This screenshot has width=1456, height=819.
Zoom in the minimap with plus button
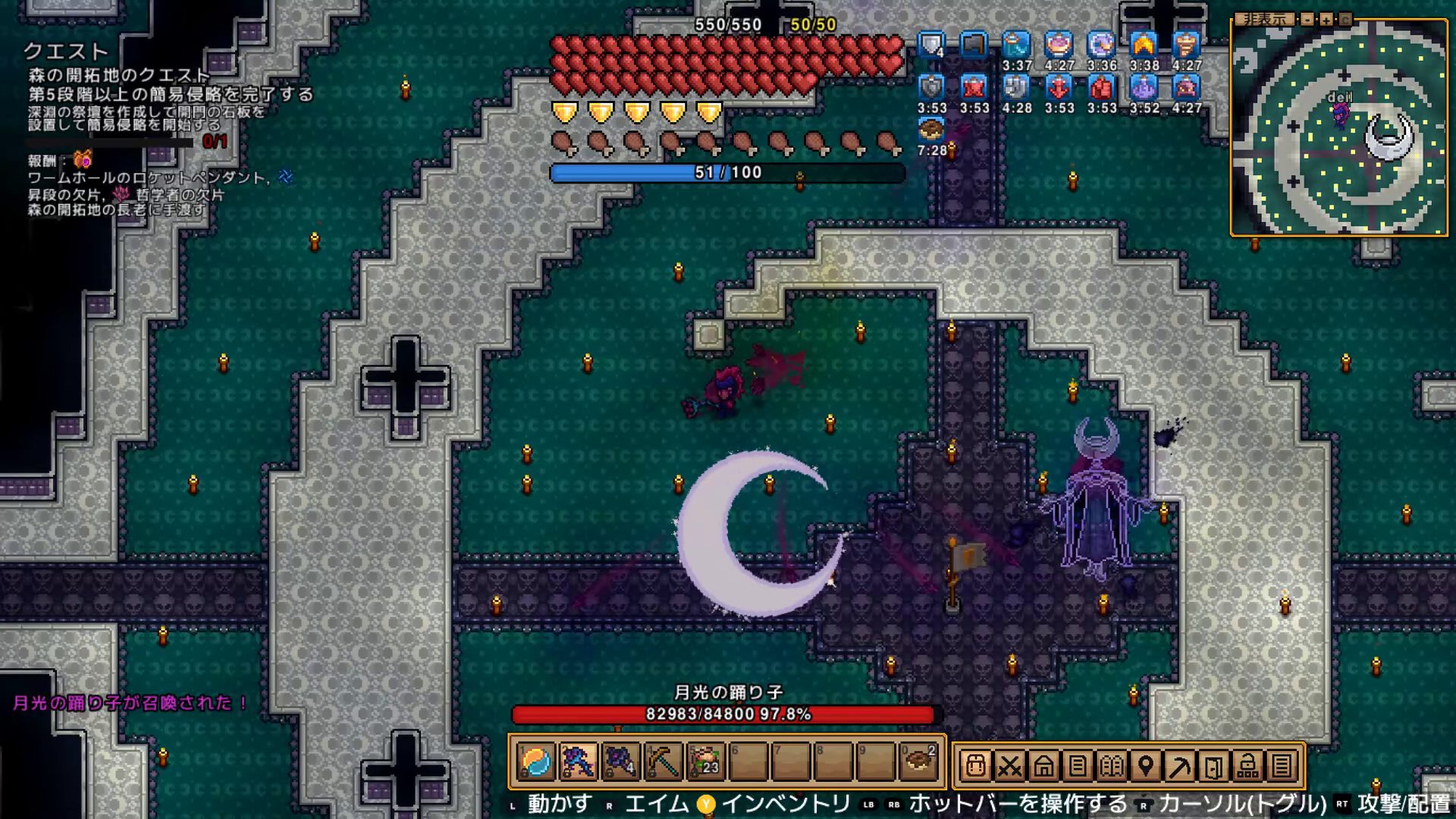(1326, 20)
